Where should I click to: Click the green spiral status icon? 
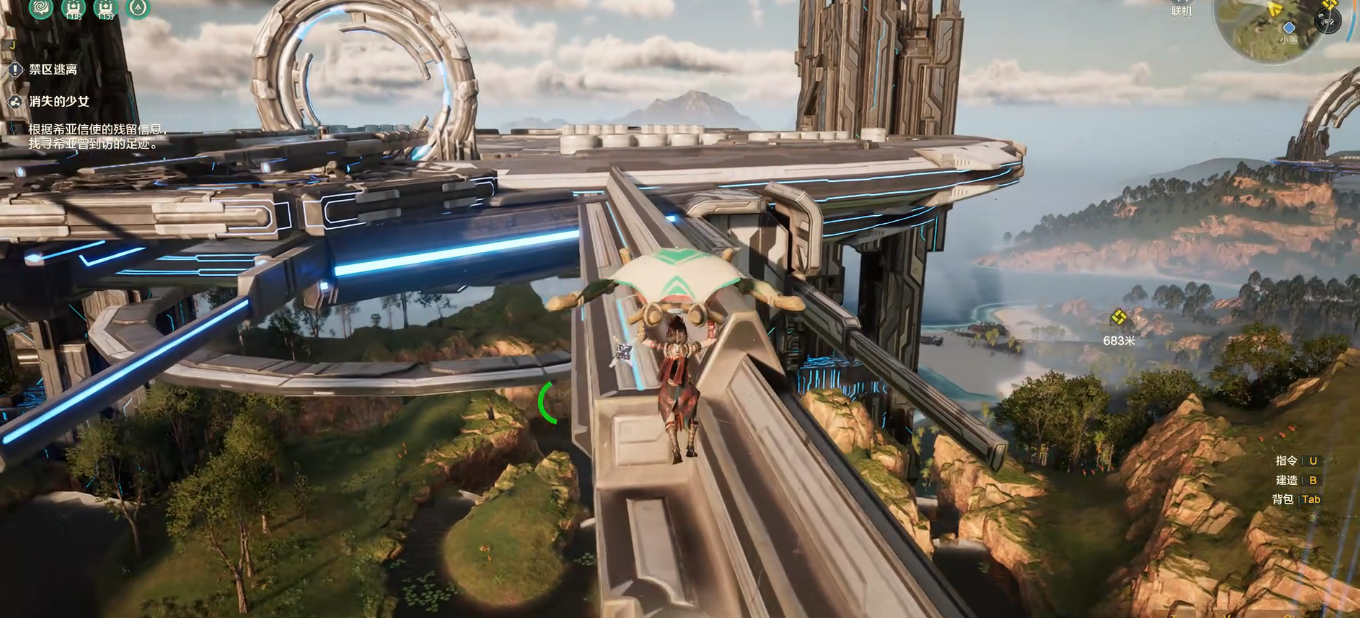point(41,8)
